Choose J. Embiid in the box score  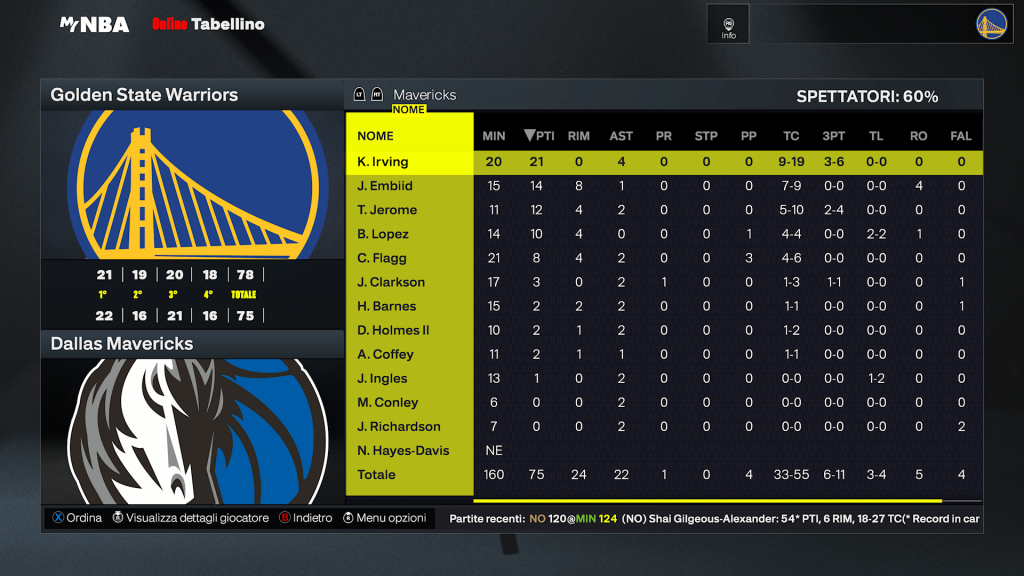tap(385, 186)
